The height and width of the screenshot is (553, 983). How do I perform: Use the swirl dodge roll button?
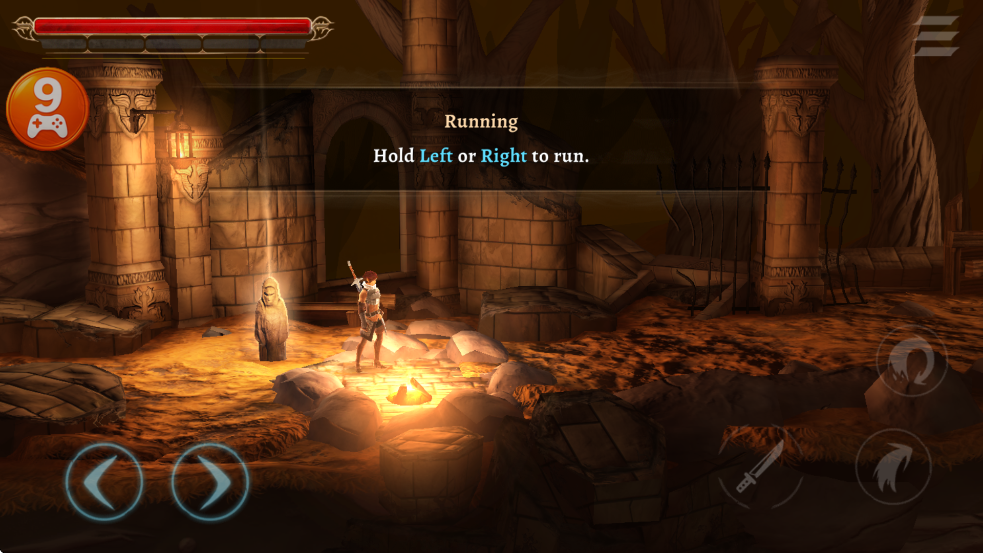[x=911, y=361]
